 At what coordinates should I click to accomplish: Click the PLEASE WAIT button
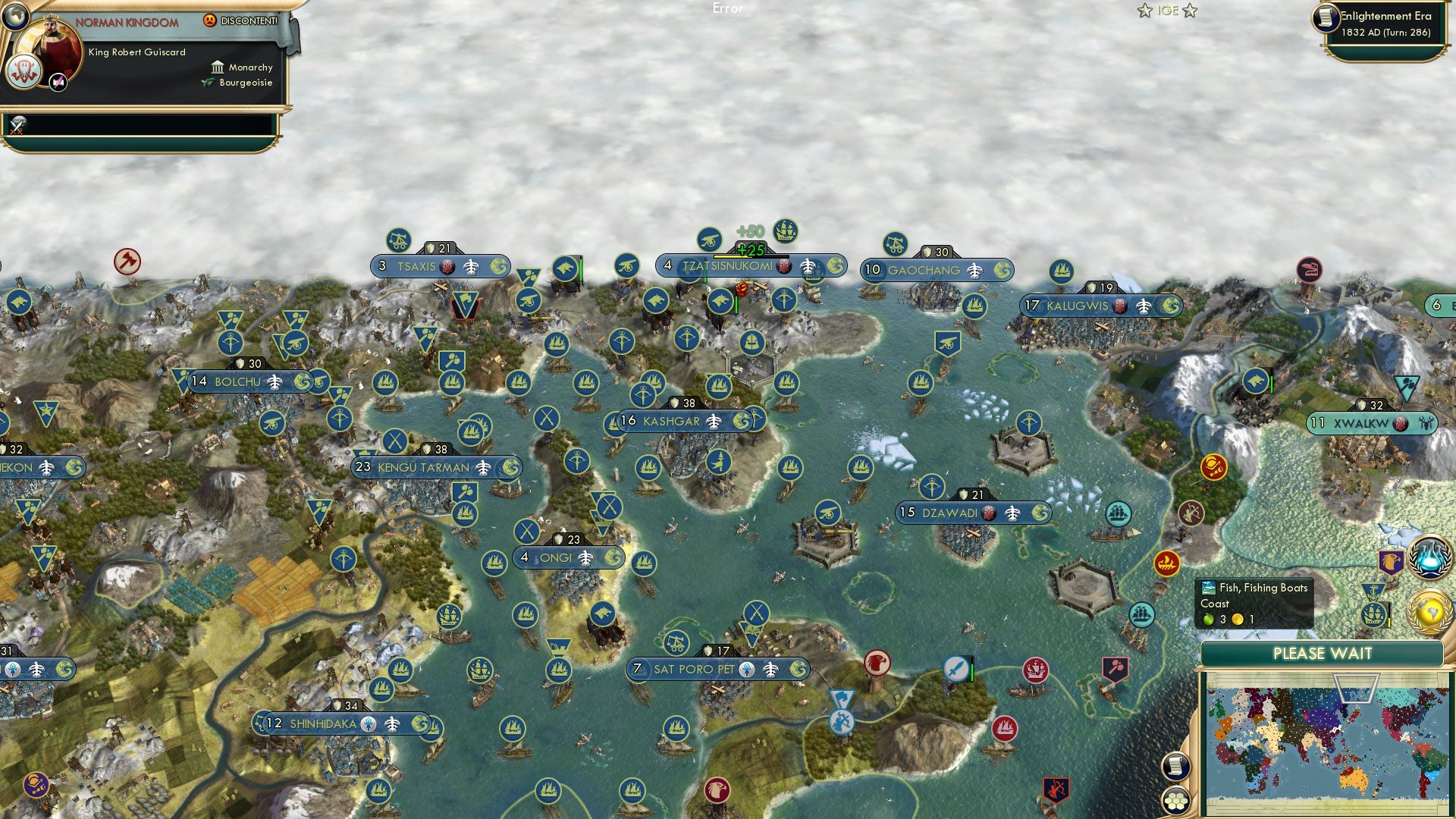coord(1323,653)
